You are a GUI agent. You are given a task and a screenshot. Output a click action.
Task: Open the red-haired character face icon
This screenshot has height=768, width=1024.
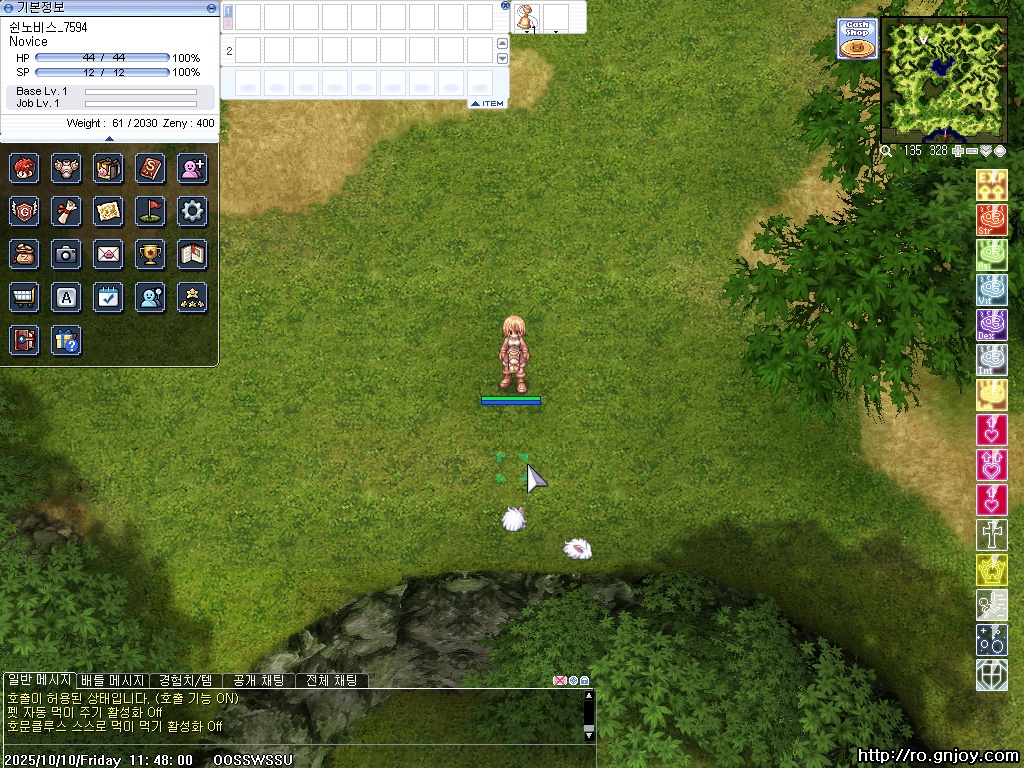click(24, 168)
